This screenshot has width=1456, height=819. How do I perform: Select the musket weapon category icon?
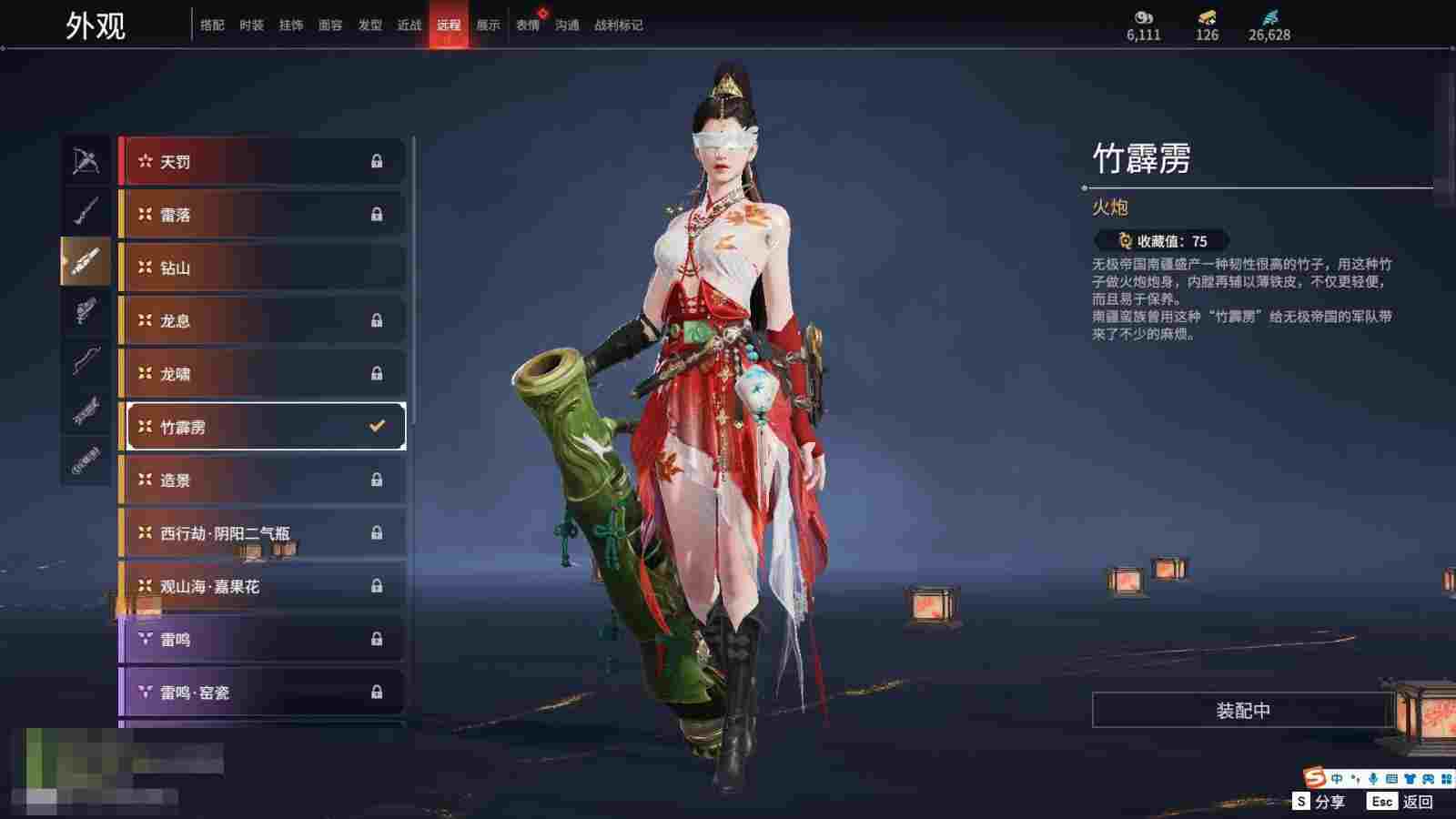click(x=86, y=211)
